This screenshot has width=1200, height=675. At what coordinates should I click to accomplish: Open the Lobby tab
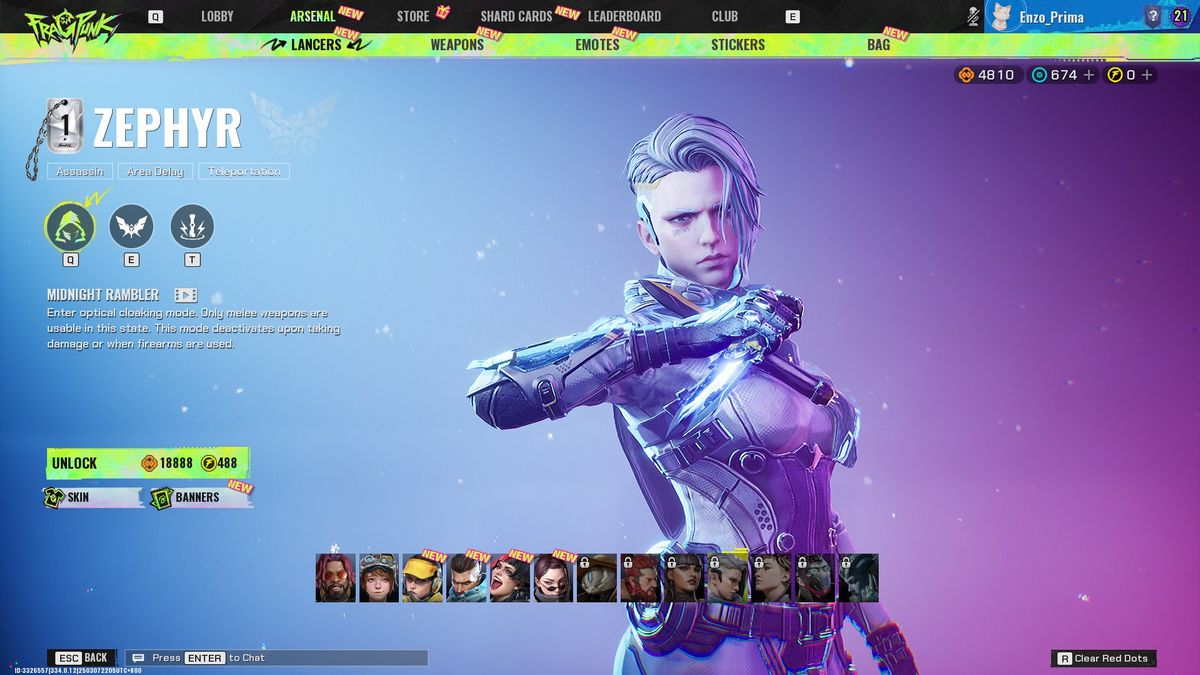coord(217,16)
